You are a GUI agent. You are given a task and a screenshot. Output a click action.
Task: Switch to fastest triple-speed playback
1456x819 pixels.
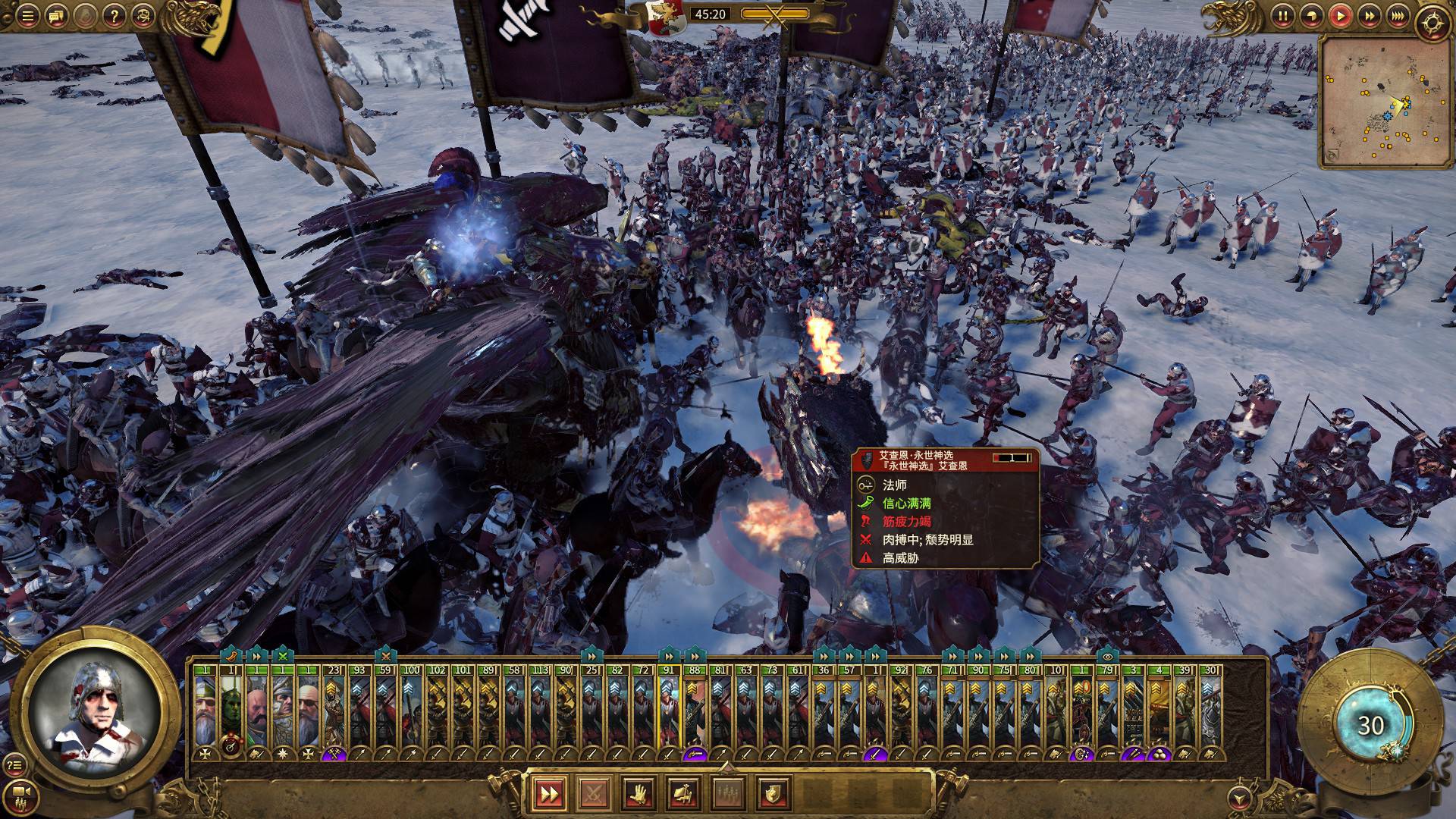click(1398, 15)
